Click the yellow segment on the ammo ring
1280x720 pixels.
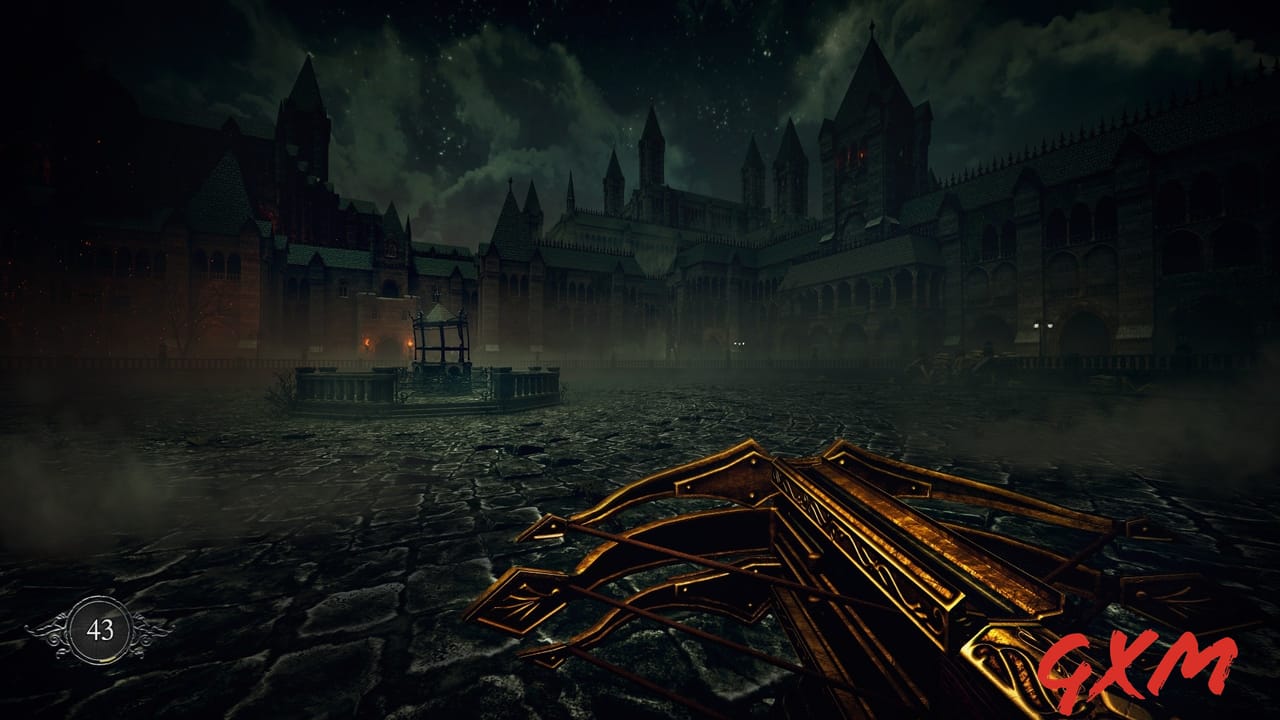106,659
